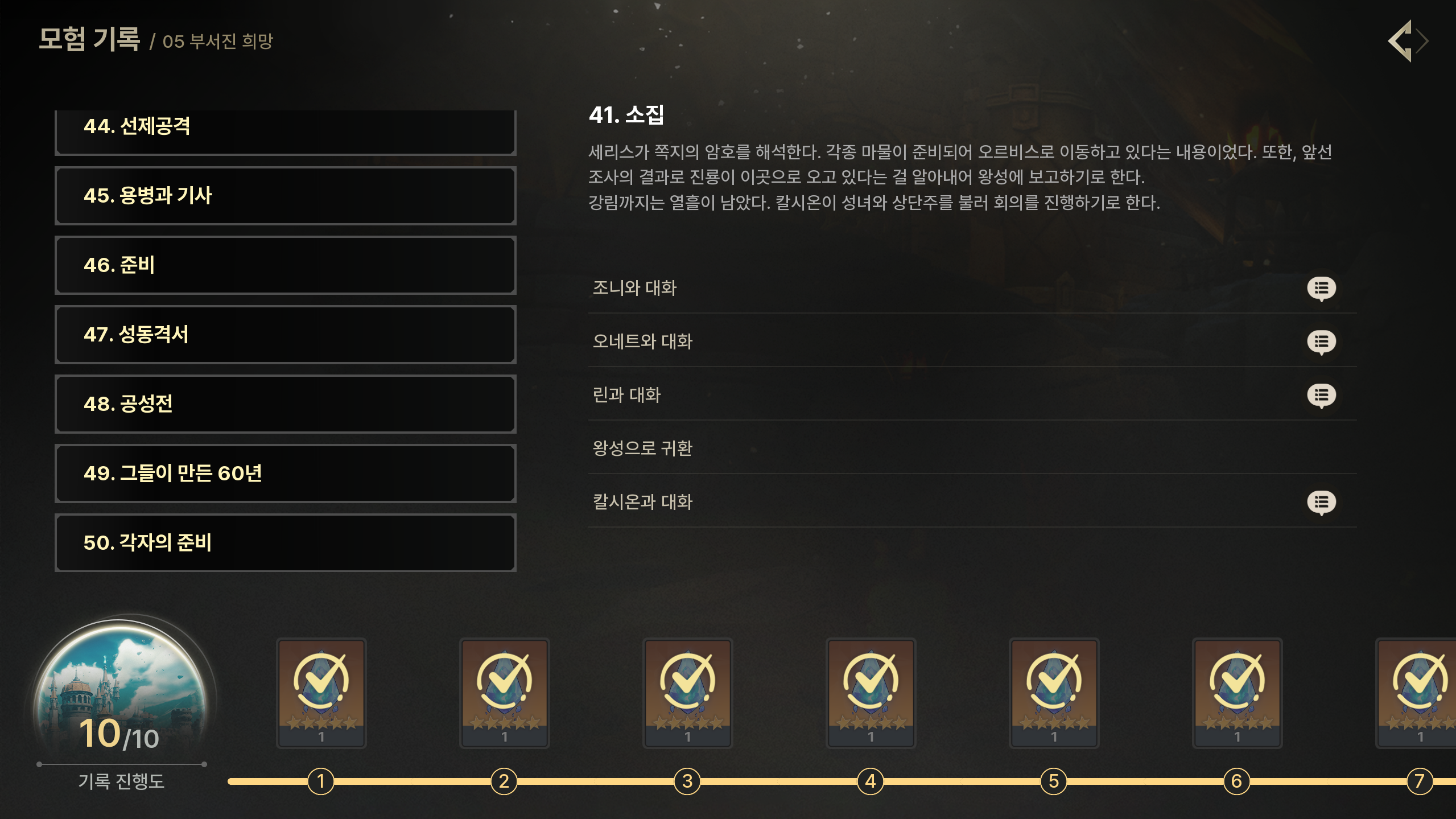Choose milestone 4 reward card
The height and width of the screenshot is (819, 1456).
coord(871,692)
